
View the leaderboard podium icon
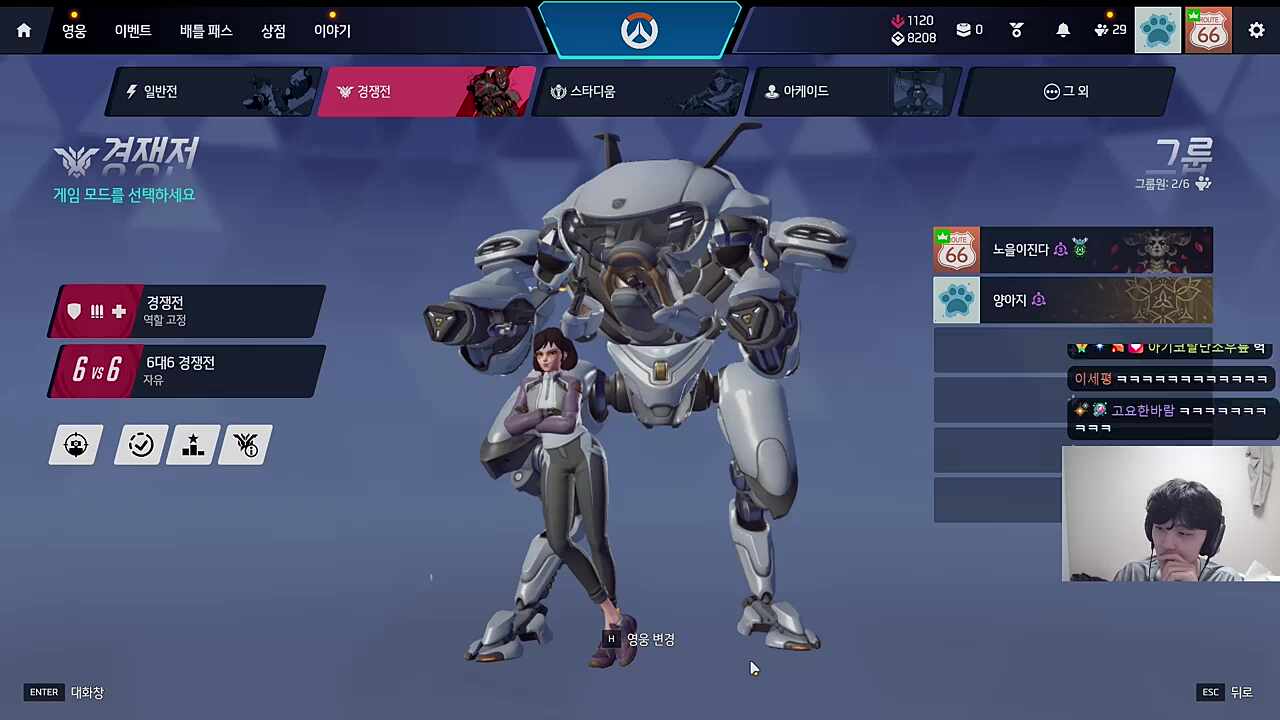click(x=192, y=445)
